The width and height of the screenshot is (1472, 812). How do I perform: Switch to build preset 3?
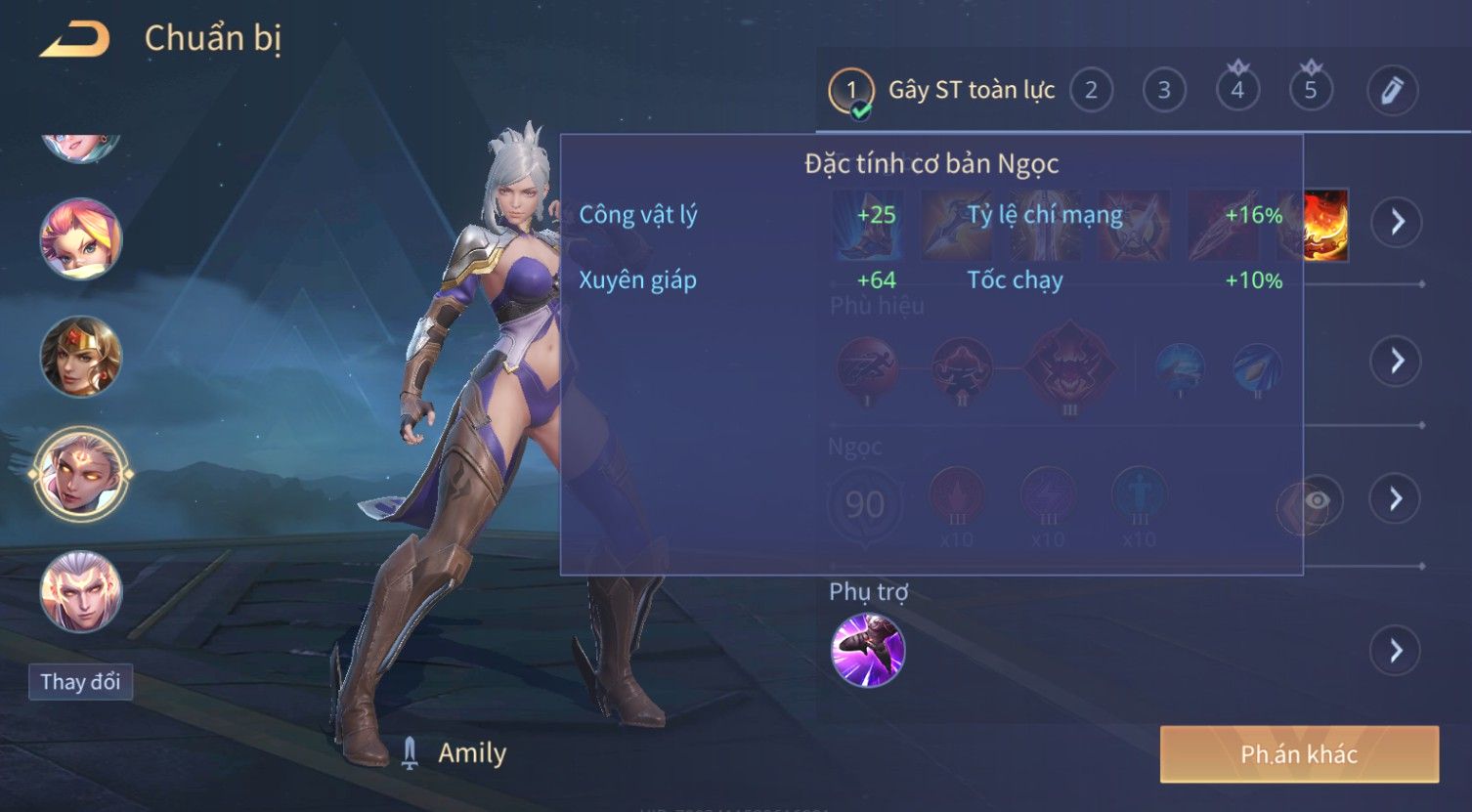(x=1163, y=91)
